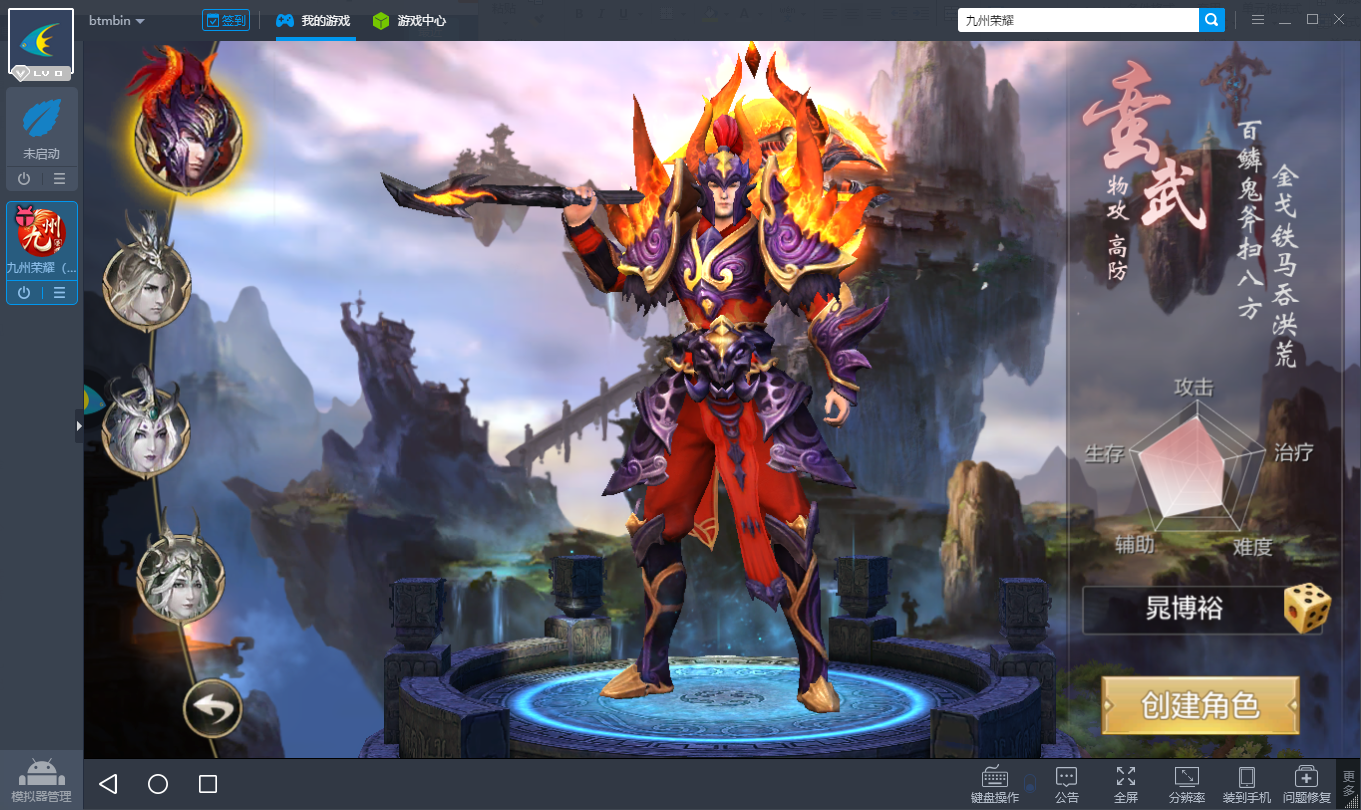The width and height of the screenshot is (1361, 810).
Task: Roll the dice for a random name
Action: pyautogui.click(x=1307, y=609)
